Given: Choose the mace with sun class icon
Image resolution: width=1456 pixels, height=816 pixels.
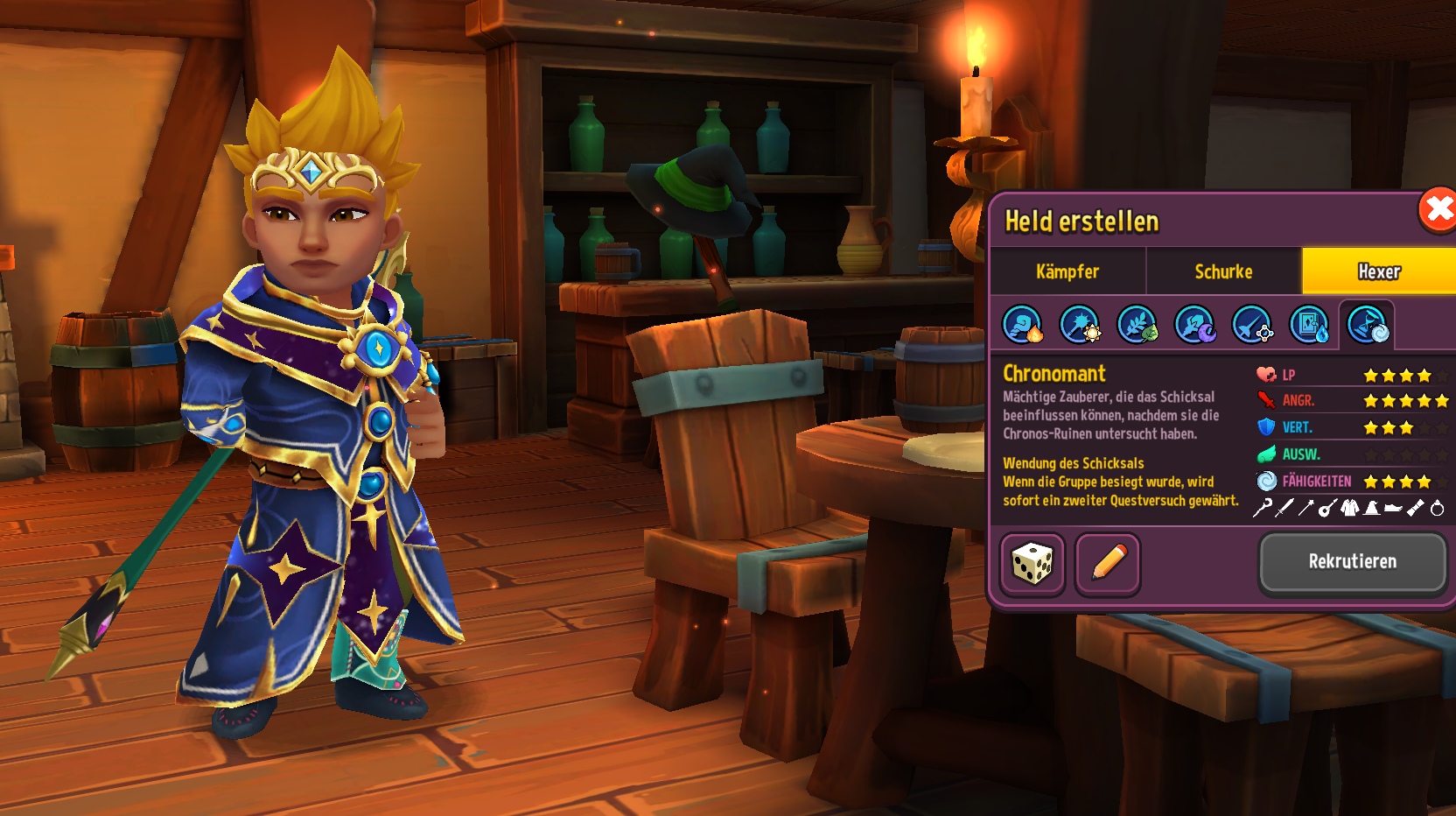Looking at the screenshot, I should (x=1080, y=325).
